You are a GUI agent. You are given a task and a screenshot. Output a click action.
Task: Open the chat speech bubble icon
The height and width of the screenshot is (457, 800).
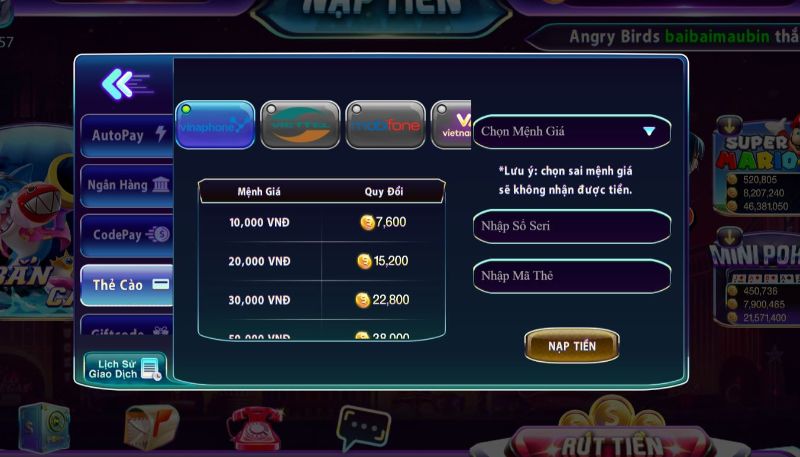(x=362, y=427)
